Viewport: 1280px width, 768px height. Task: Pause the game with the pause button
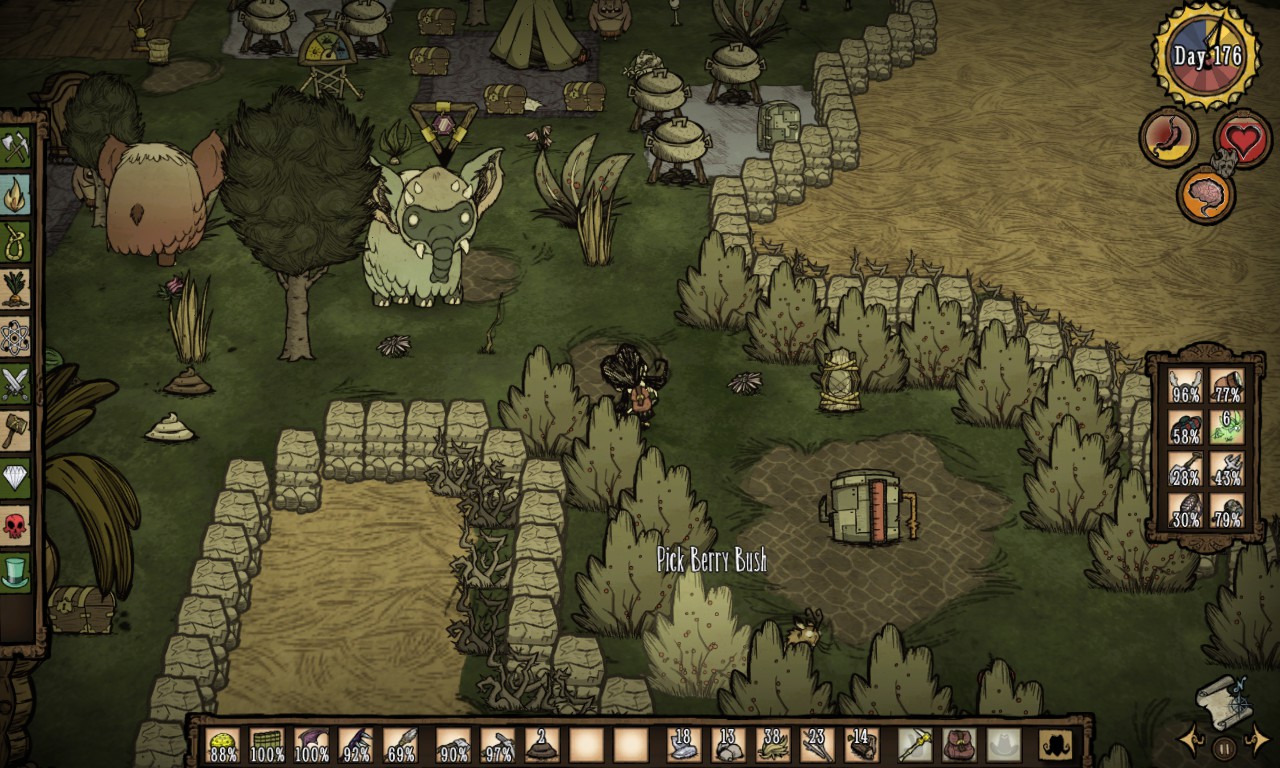(x=1224, y=746)
